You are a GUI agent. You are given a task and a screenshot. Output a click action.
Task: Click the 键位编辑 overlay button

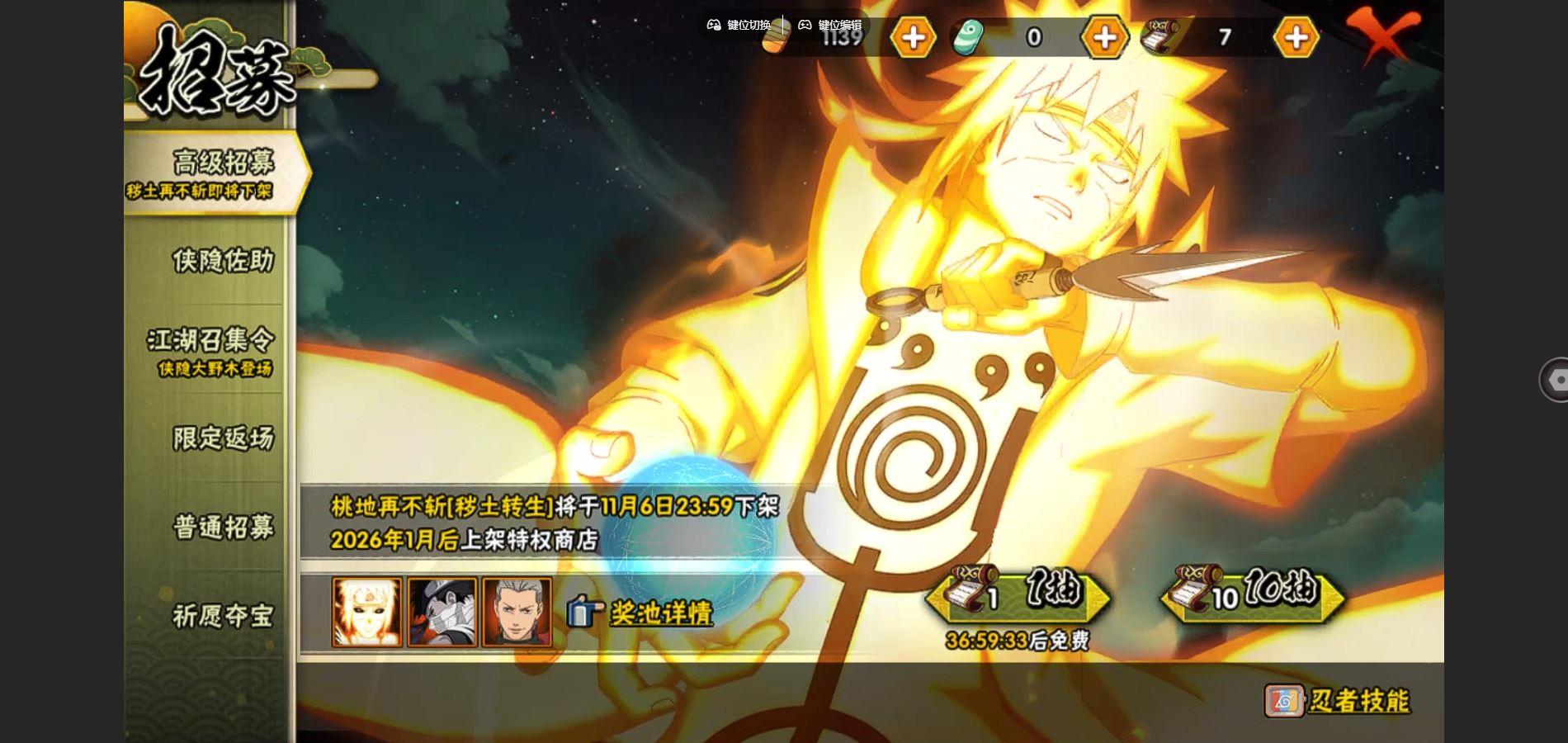[x=830, y=25]
